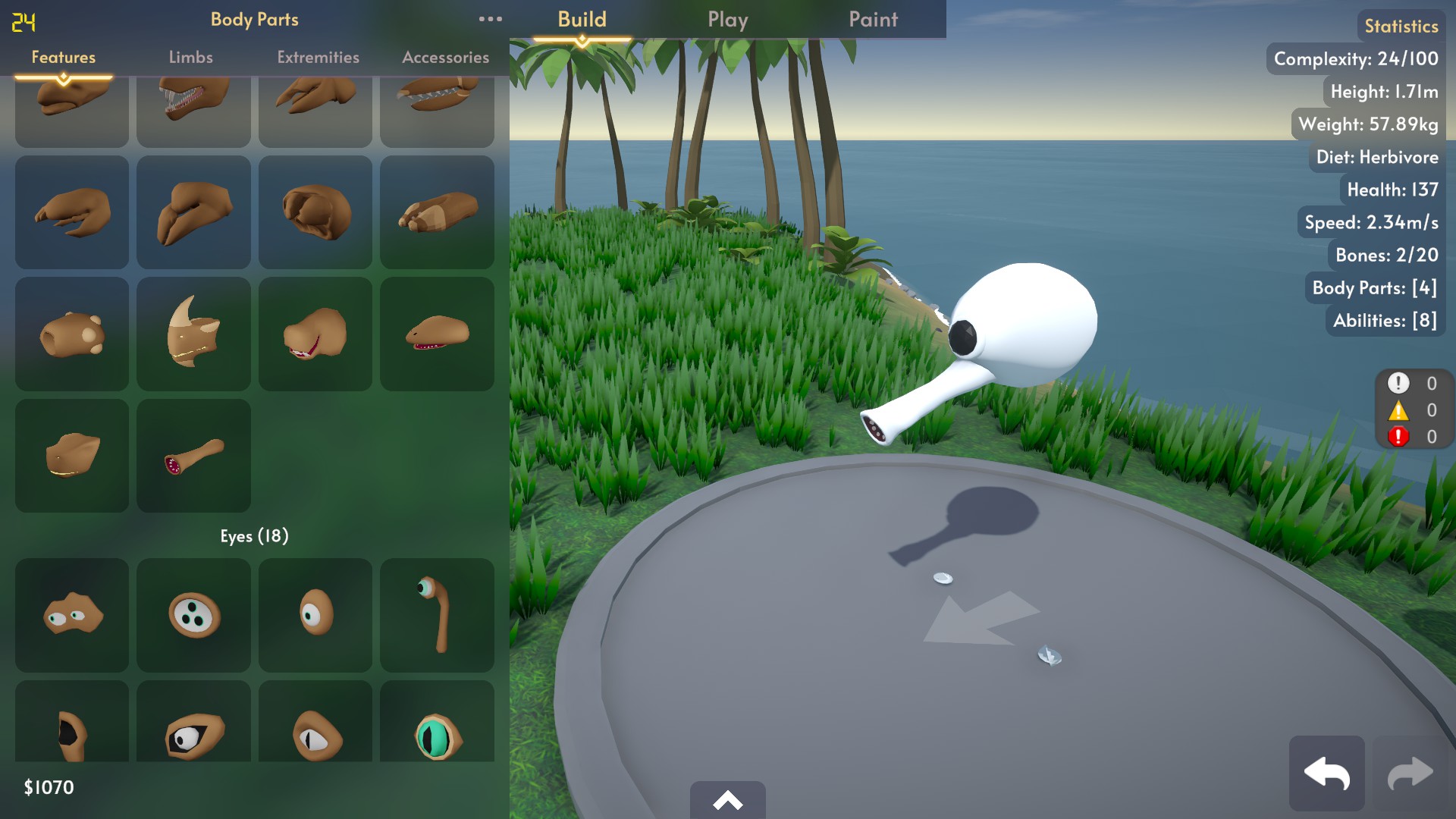Select the three-pupil round eye part
The image size is (1456, 819).
(x=193, y=615)
